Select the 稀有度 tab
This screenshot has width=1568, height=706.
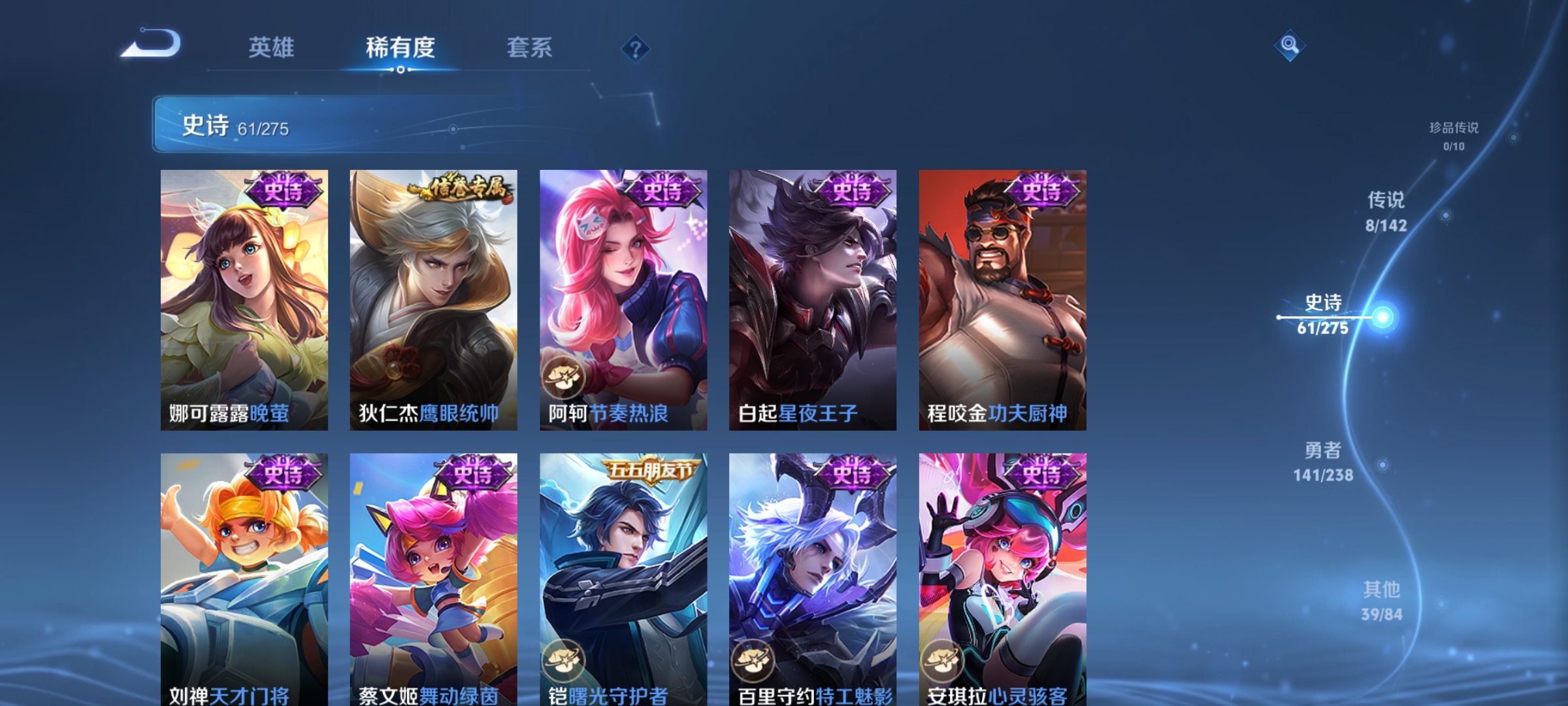click(x=400, y=48)
